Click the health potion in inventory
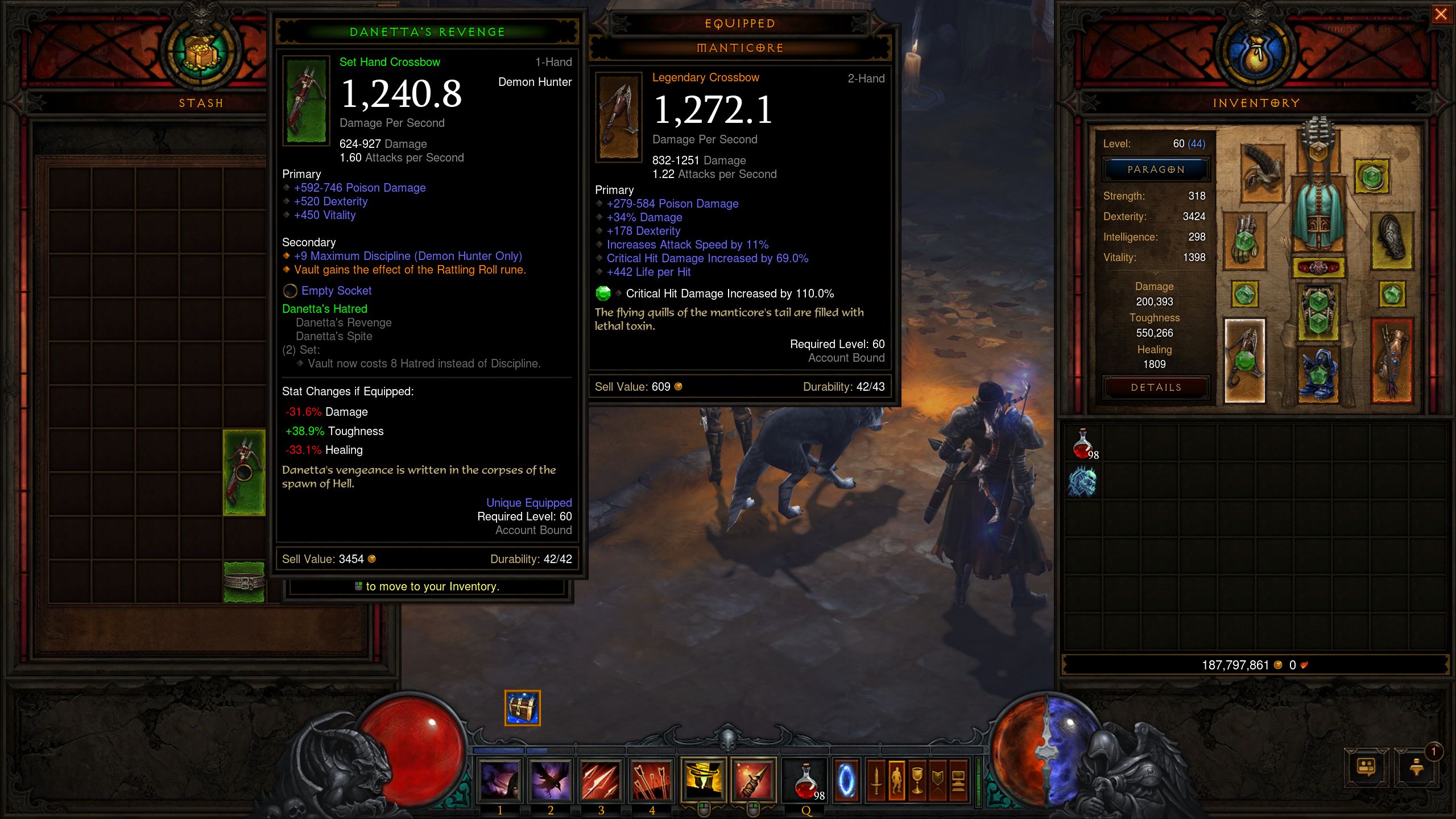The image size is (1456, 819). click(x=1082, y=444)
